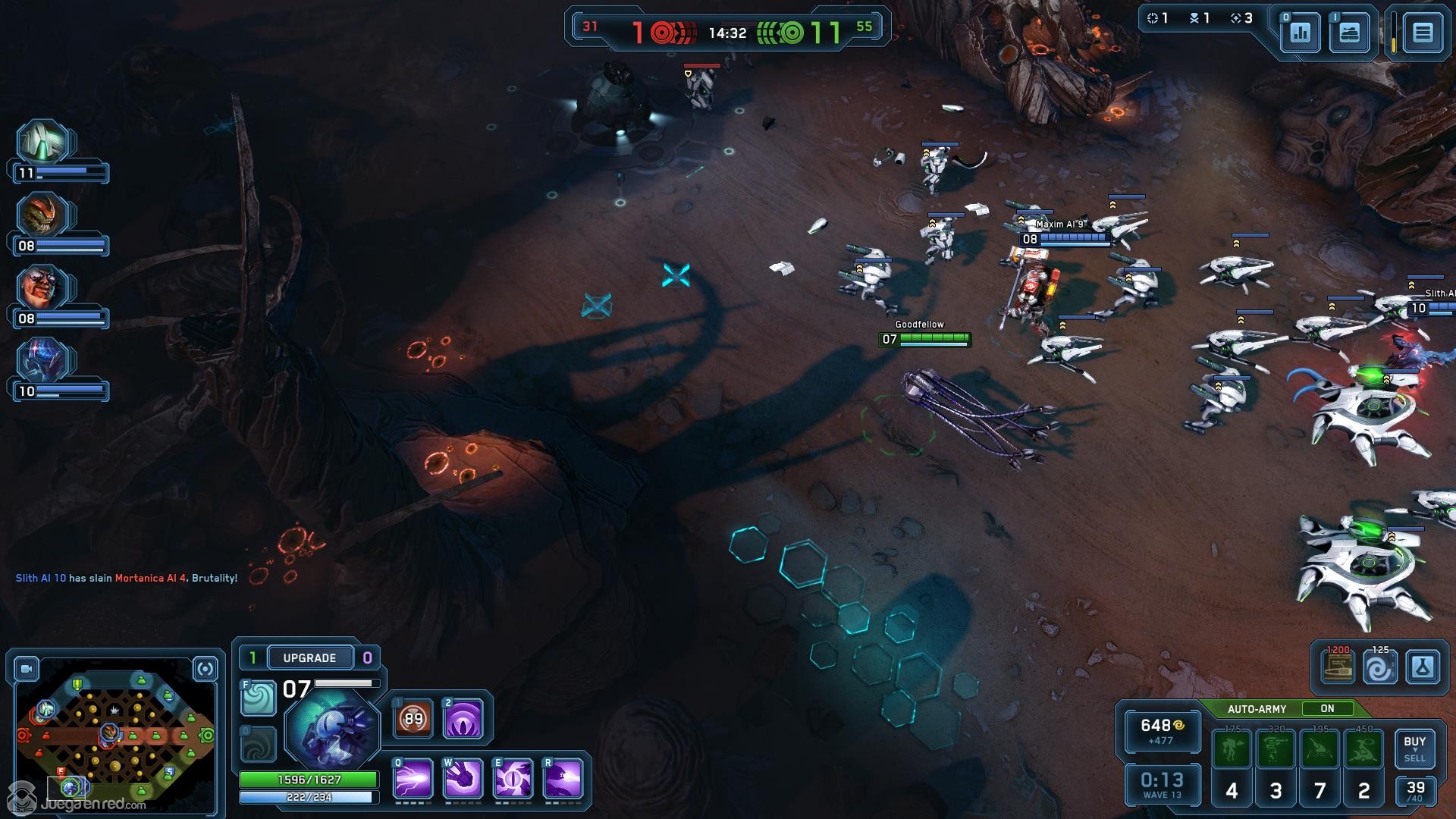Image resolution: width=1456 pixels, height=819 pixels.
Task: Switch the Buy/Sell army mode
Action: (x=1414, y=748)
